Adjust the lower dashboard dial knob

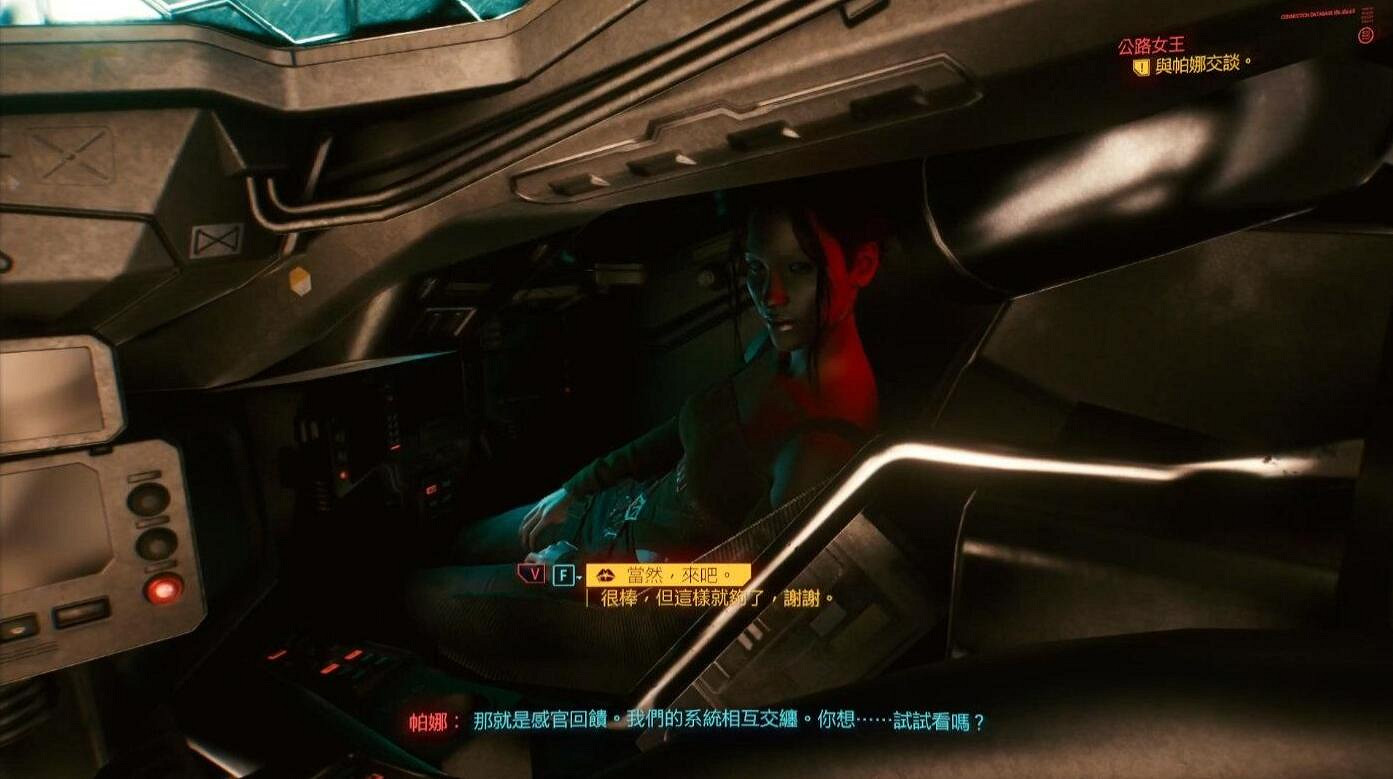coord(157,545)
